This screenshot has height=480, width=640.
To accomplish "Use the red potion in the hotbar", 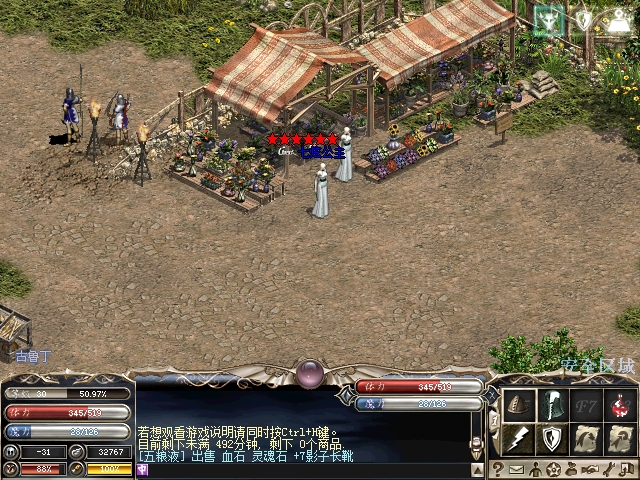I will point(621,404).
